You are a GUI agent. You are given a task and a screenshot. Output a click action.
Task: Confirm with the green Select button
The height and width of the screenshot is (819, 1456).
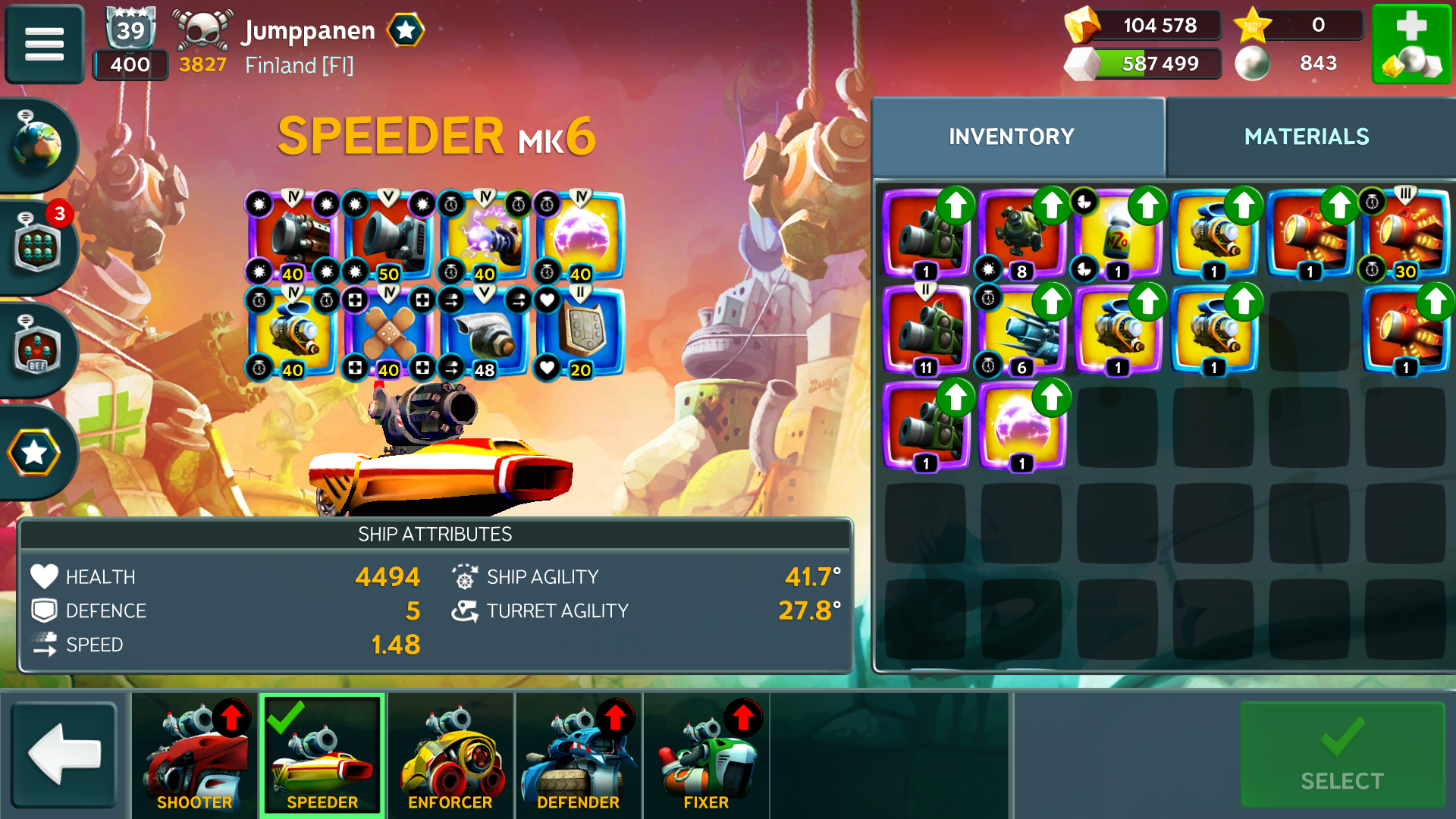click(x=1341, y=755)
